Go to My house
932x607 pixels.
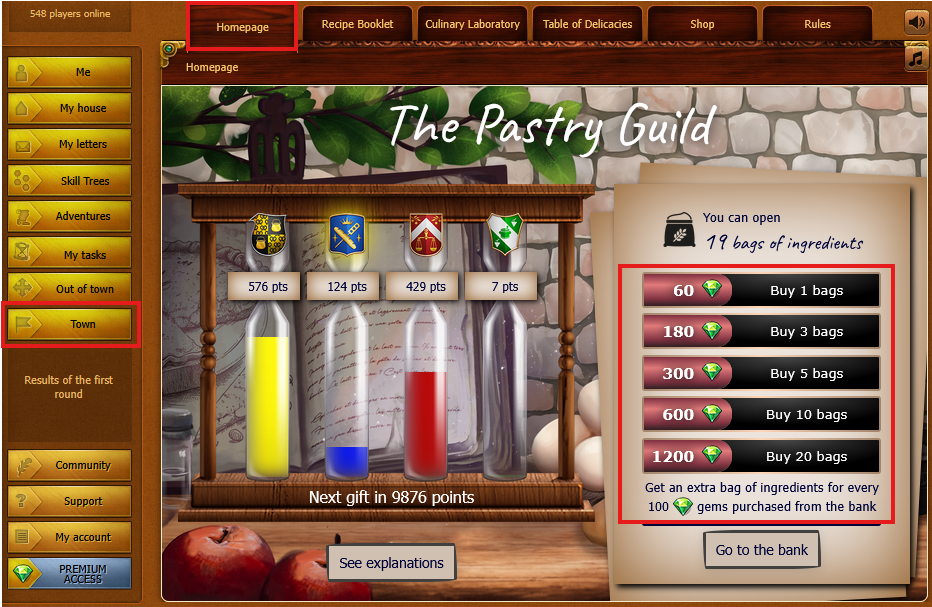pos(70,108)
